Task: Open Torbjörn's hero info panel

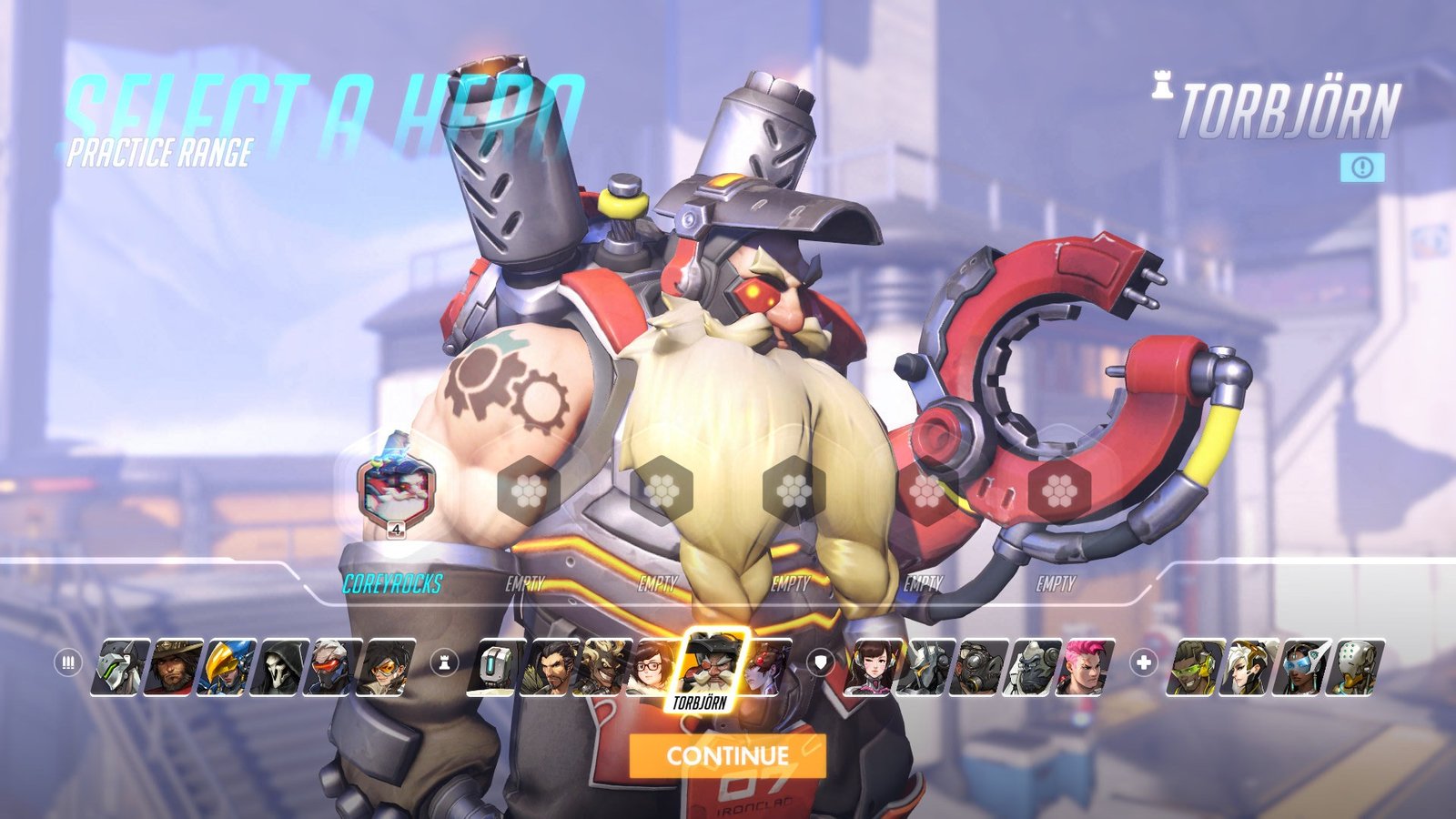Action: pyautogui.click(x=1362, y=167)
